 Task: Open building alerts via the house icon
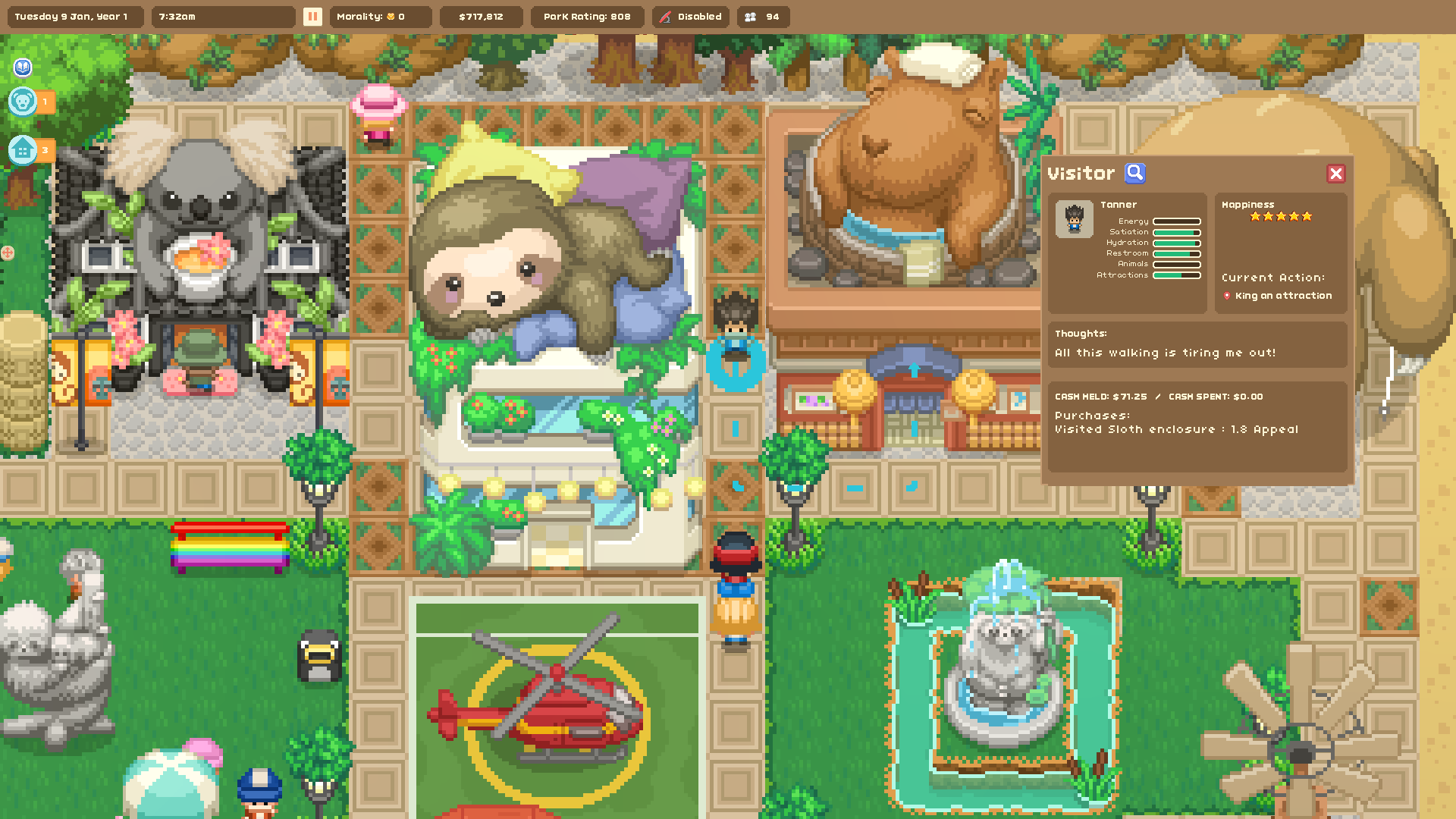22,150
